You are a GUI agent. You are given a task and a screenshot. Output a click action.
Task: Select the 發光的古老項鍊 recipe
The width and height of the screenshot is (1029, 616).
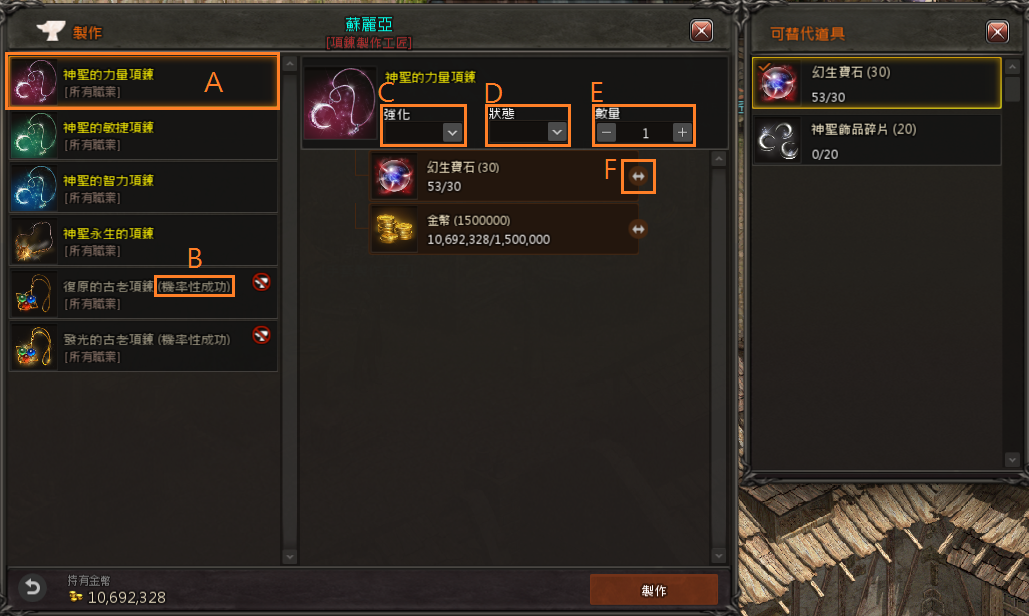[x=140, y=347]
